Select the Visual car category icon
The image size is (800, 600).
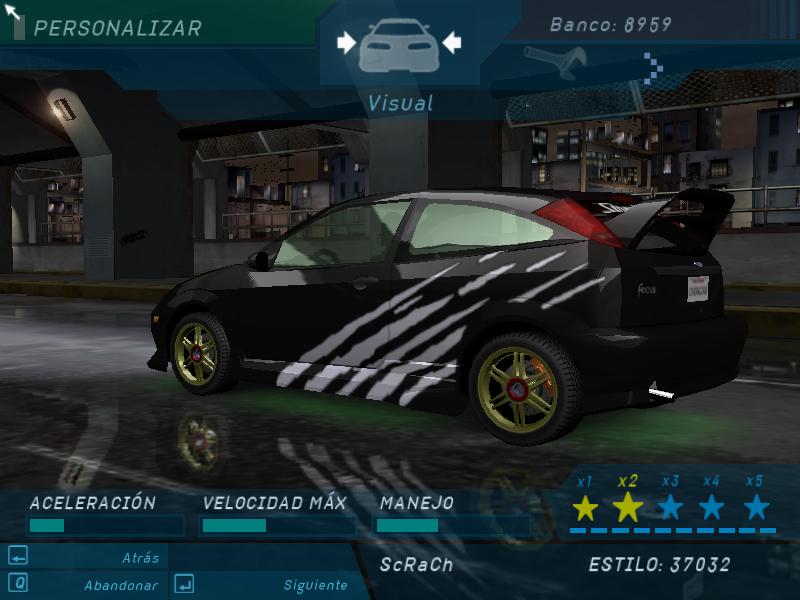point(399,43)
